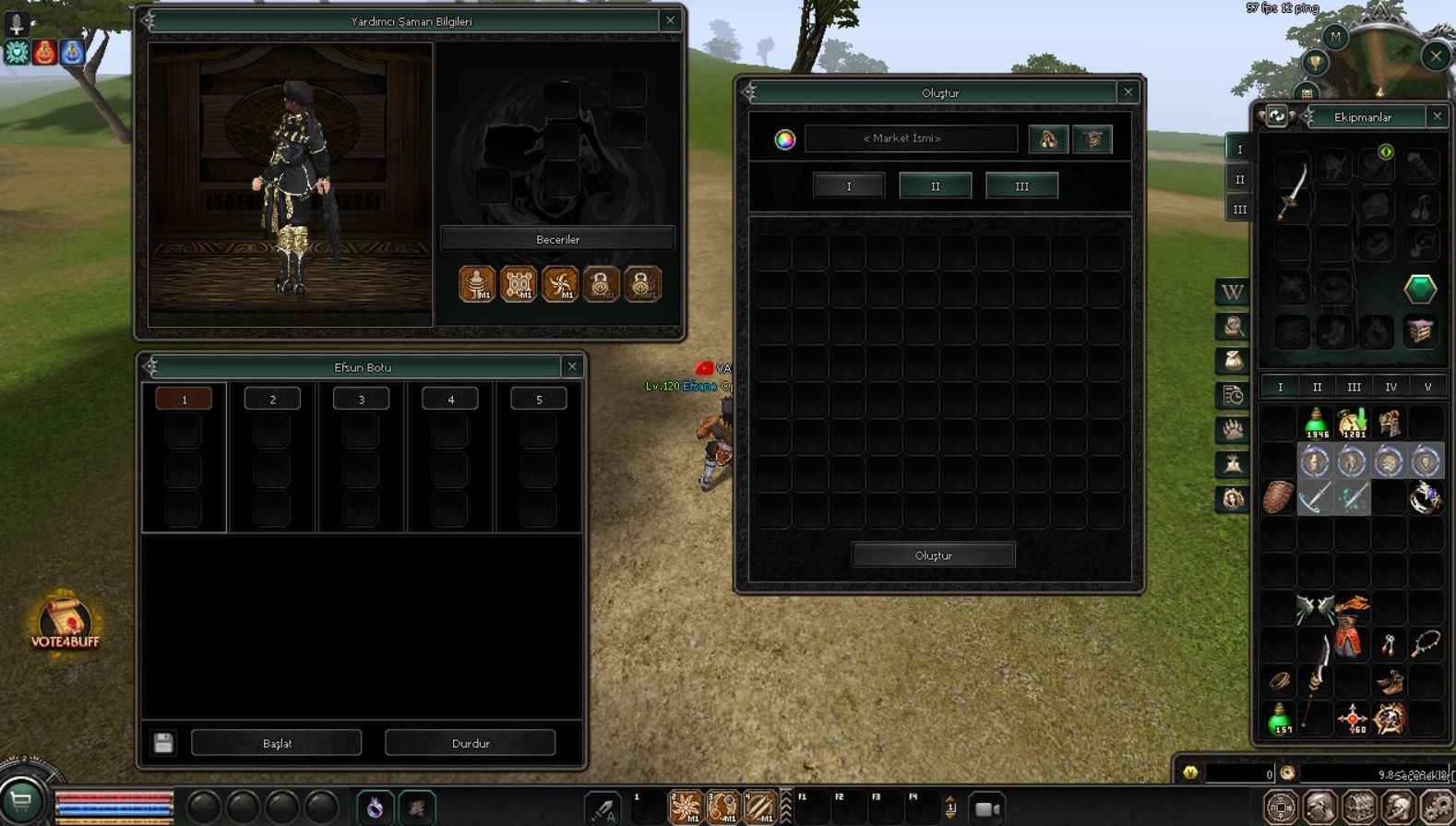Viewport: 1456px width, 826px height.
Task: Open the rainbow color picker circle
Action: (x=784, y=139)
